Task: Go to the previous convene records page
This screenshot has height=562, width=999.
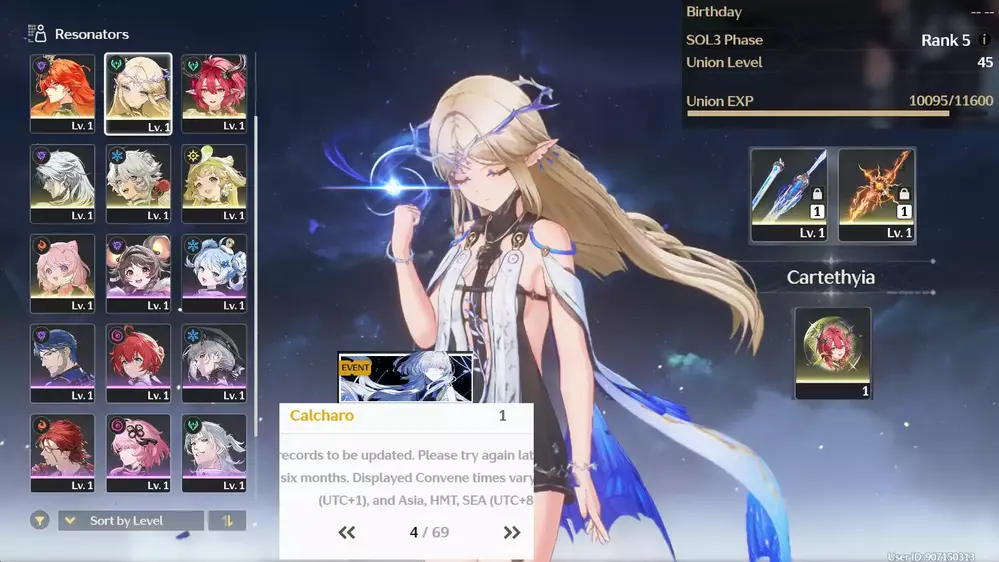Action: (347, 533)
